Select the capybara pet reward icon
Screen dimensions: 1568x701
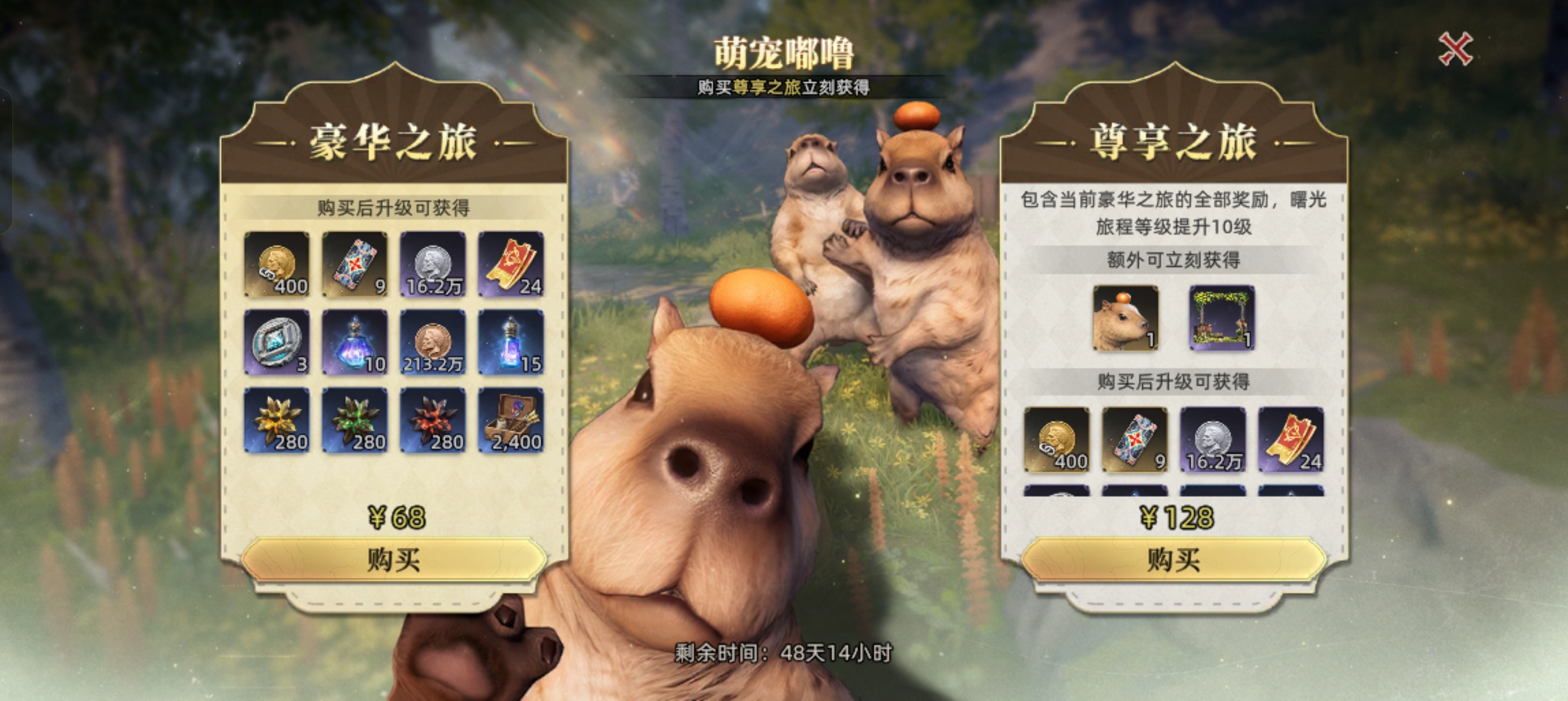[x=1126, y=318]
